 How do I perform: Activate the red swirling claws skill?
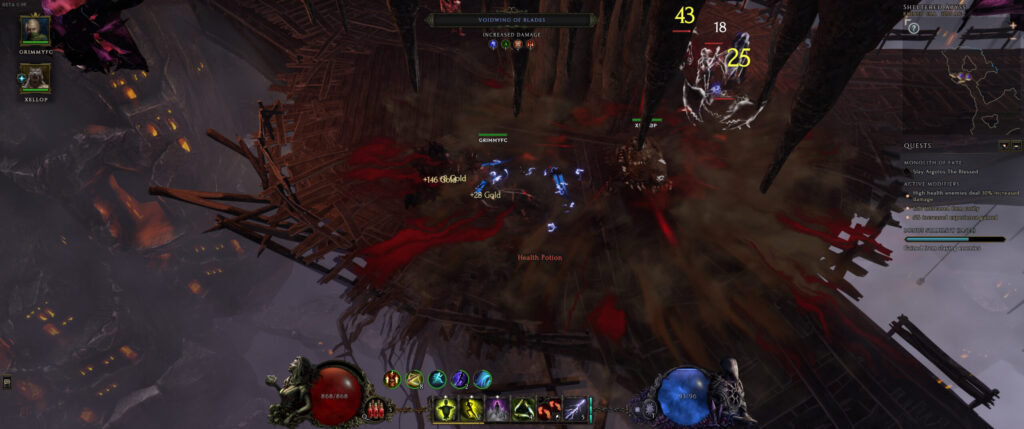point(549,408)
